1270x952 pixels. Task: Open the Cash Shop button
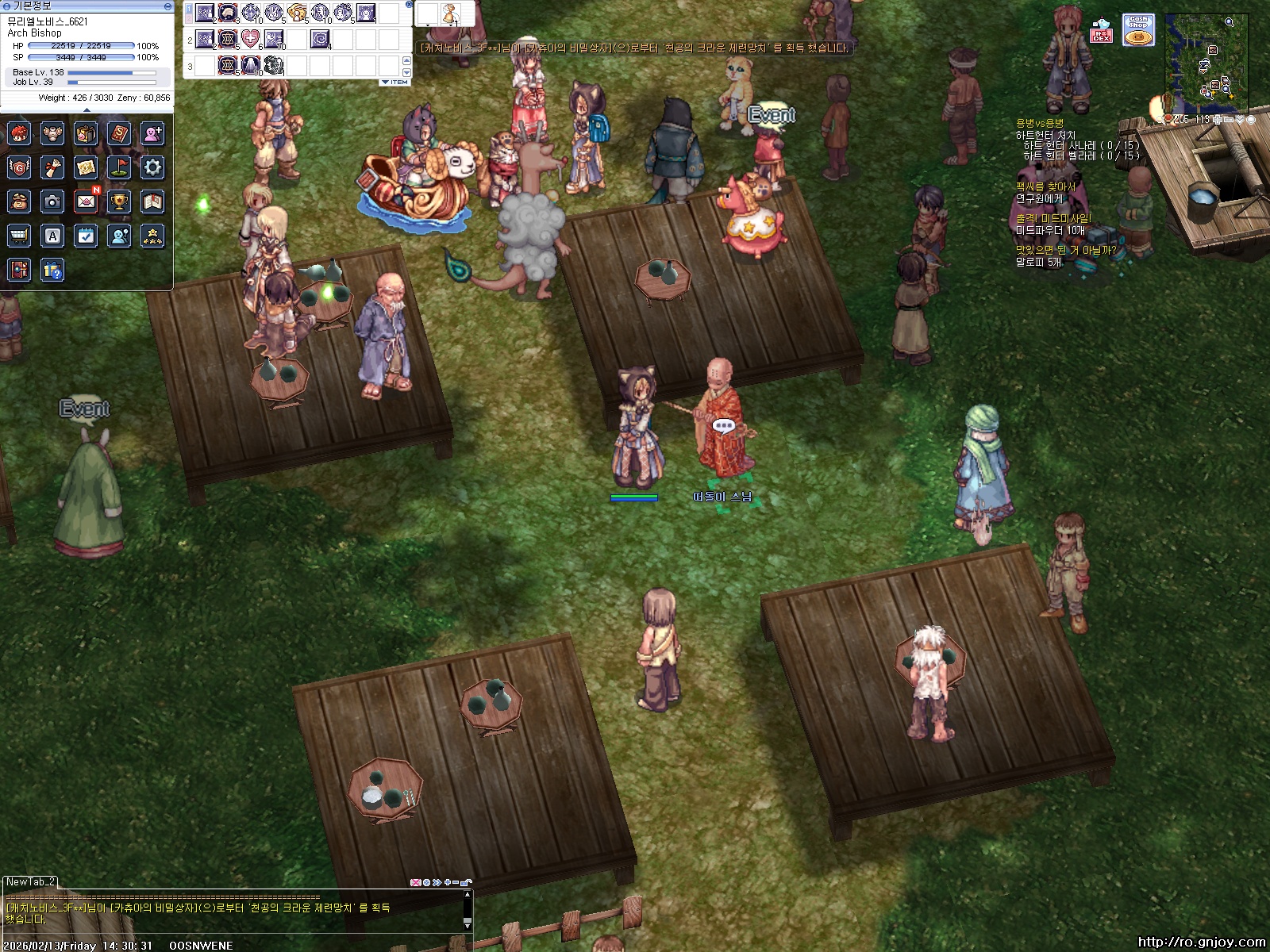[1138, 30]
